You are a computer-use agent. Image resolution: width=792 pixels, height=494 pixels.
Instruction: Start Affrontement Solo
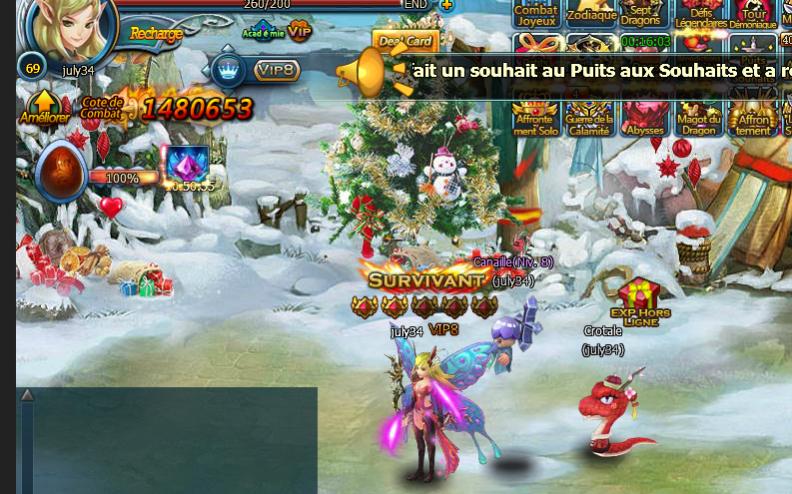click(536, 119)
